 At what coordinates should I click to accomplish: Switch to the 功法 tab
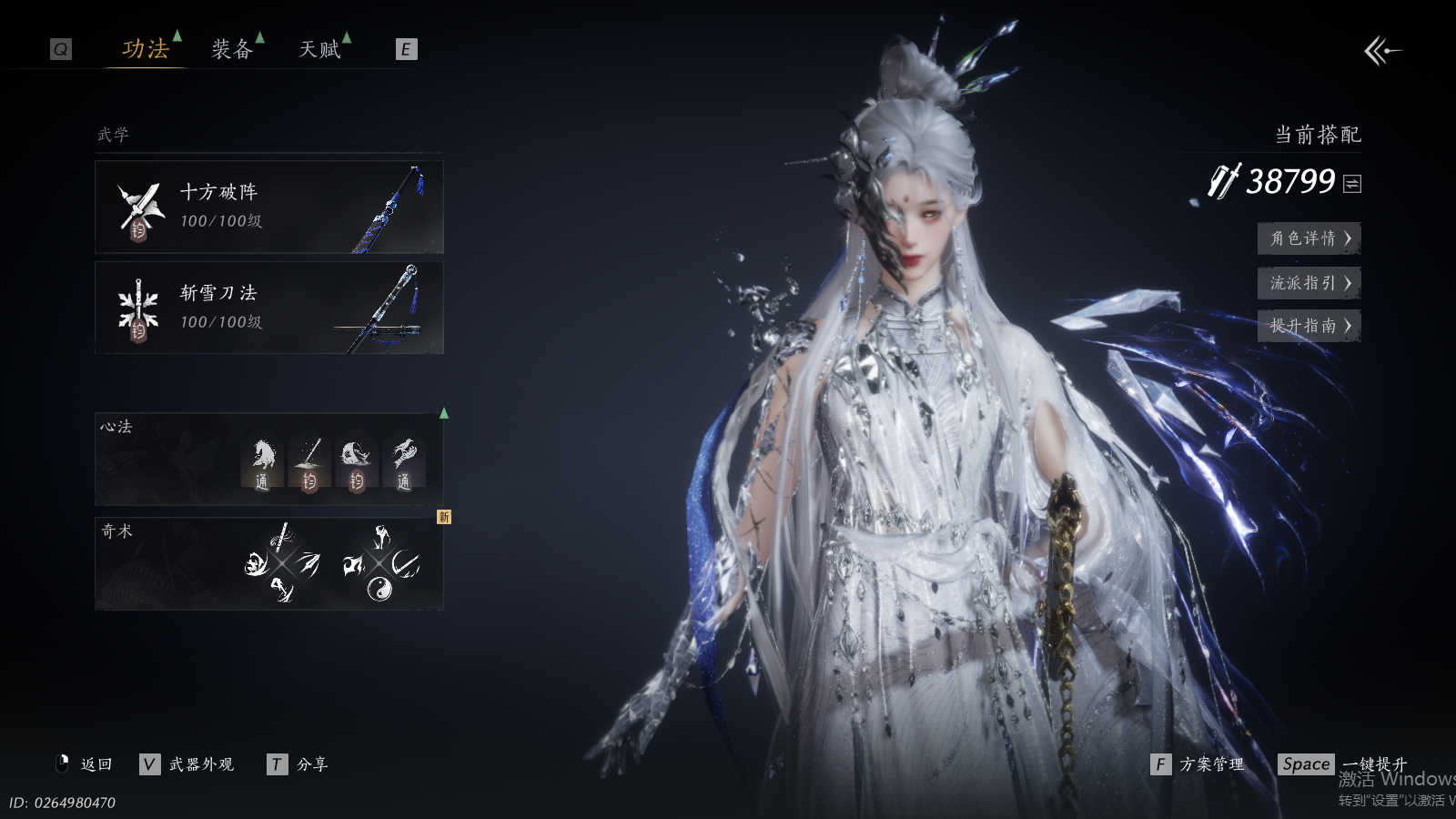(146, 49)
